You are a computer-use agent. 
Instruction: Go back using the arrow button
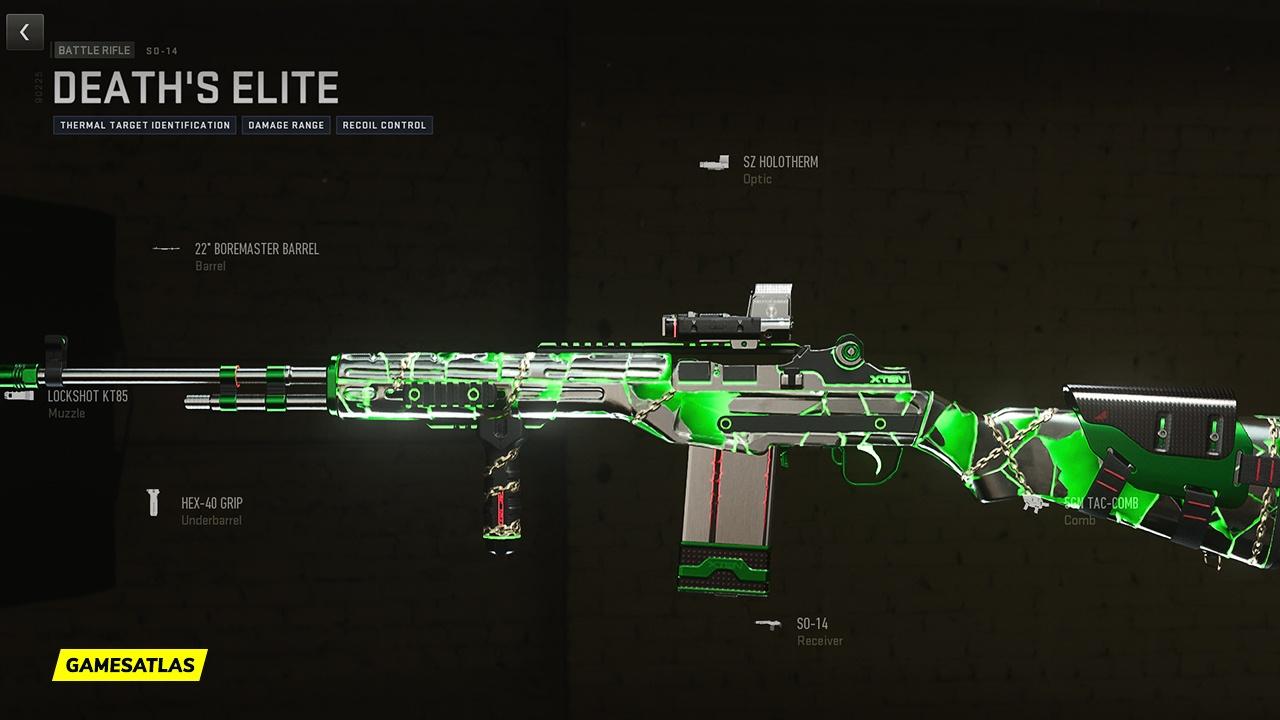pos(25,33)
